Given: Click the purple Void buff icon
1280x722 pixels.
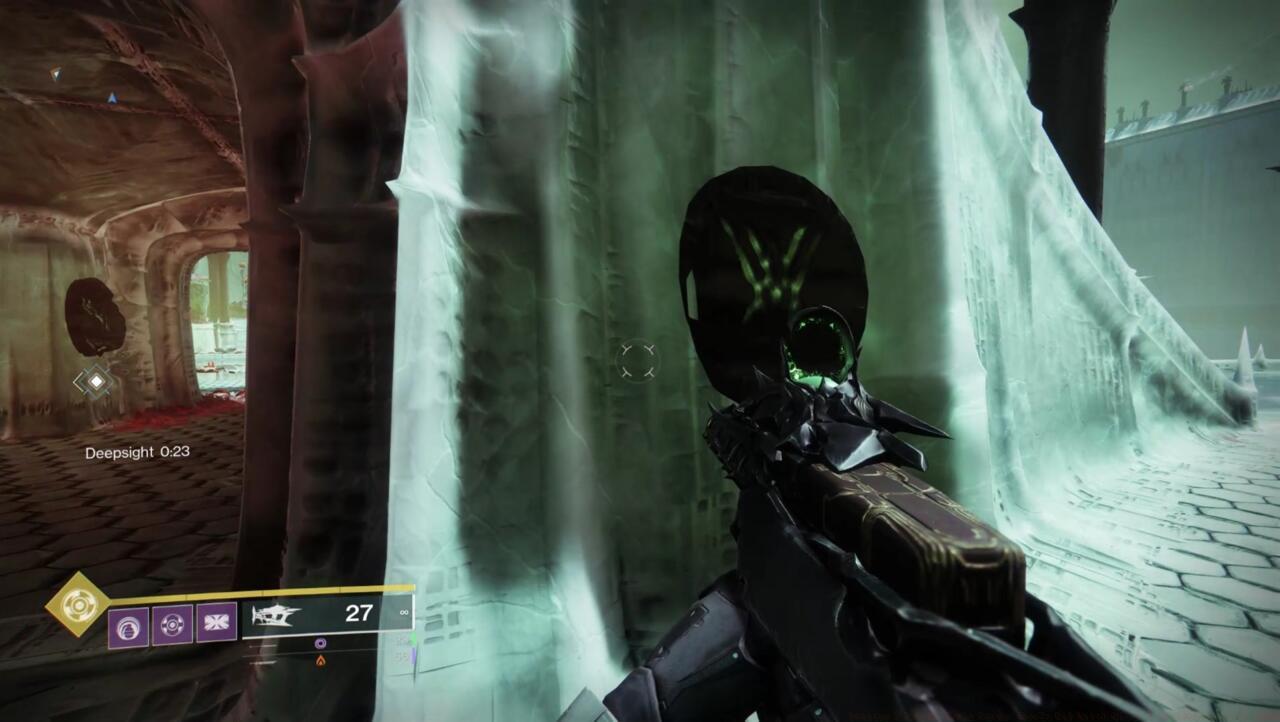Looking at the screenshot, I should tap(320, 643).
